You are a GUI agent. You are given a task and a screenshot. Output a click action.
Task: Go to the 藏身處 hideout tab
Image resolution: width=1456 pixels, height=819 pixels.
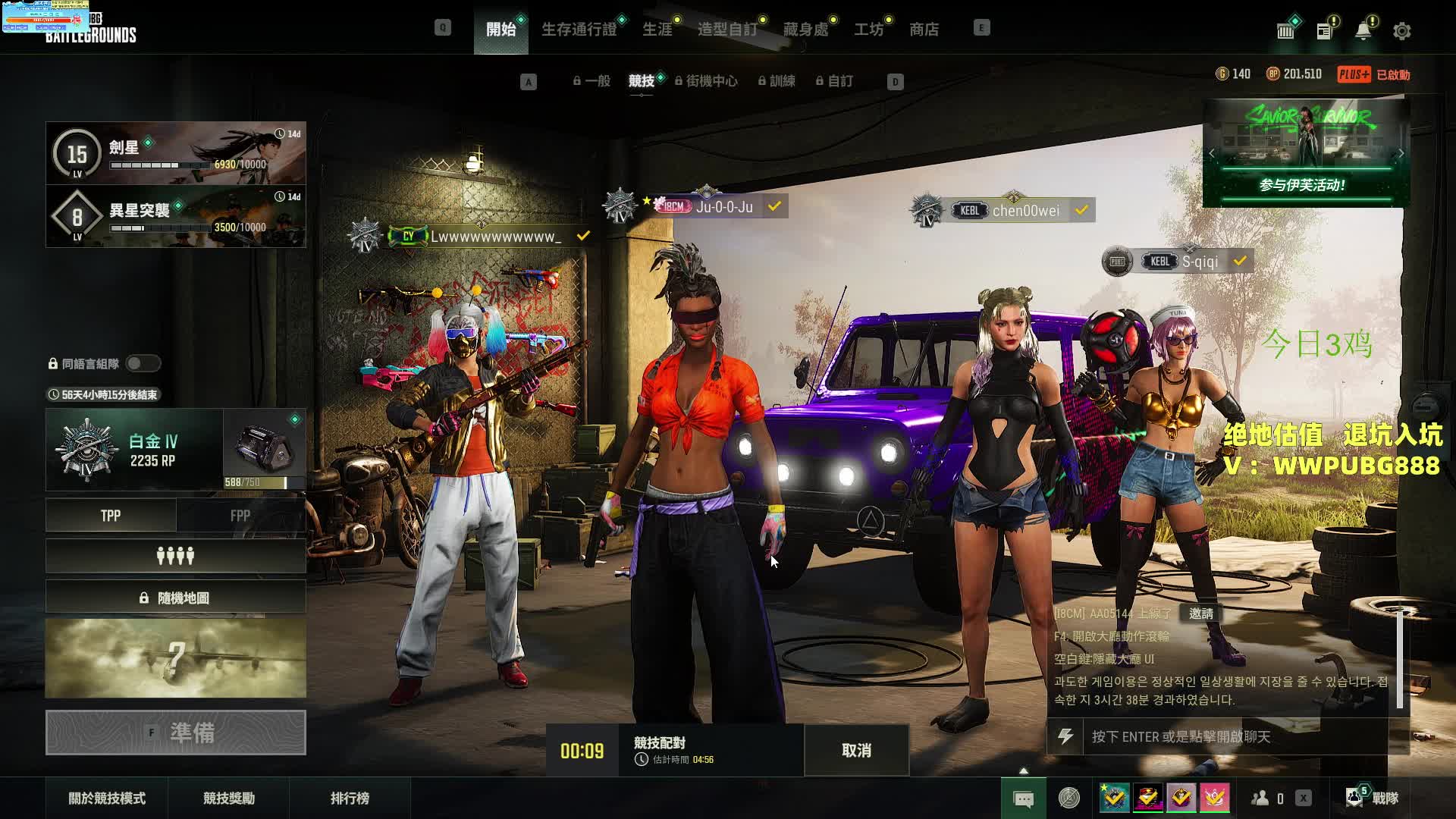coord(805,30)
